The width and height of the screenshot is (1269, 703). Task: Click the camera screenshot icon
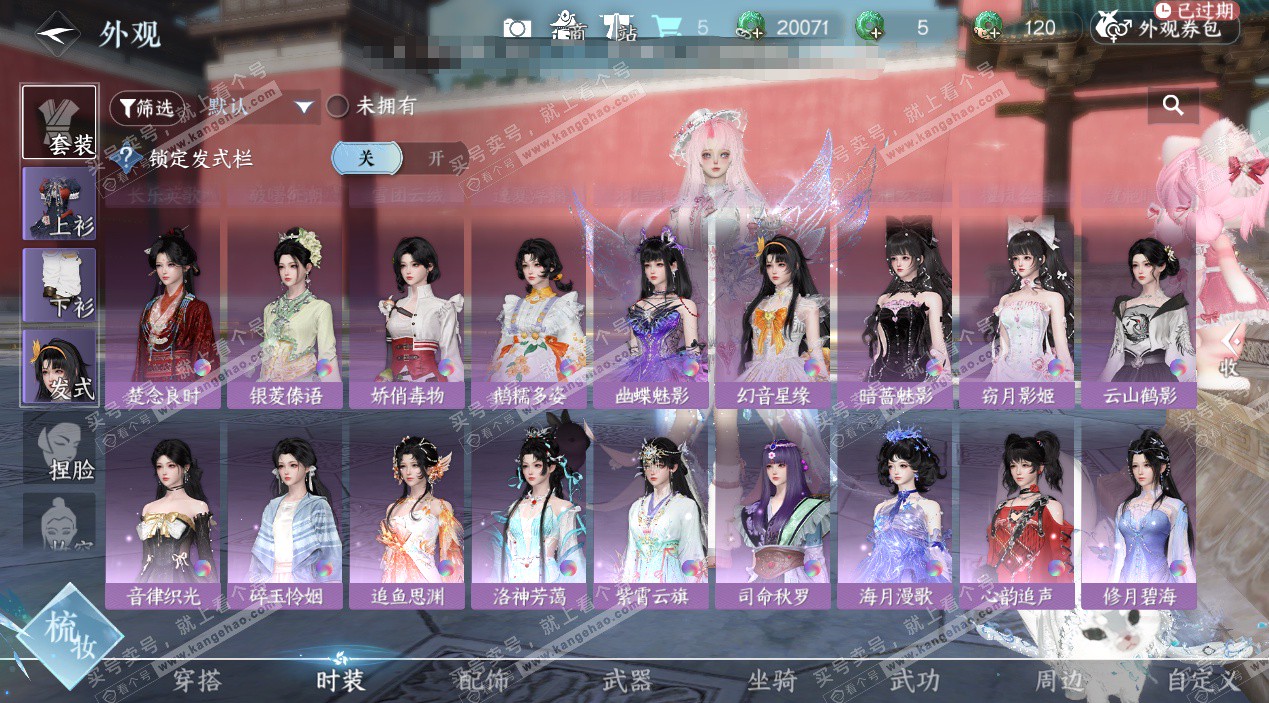point(517,27)
